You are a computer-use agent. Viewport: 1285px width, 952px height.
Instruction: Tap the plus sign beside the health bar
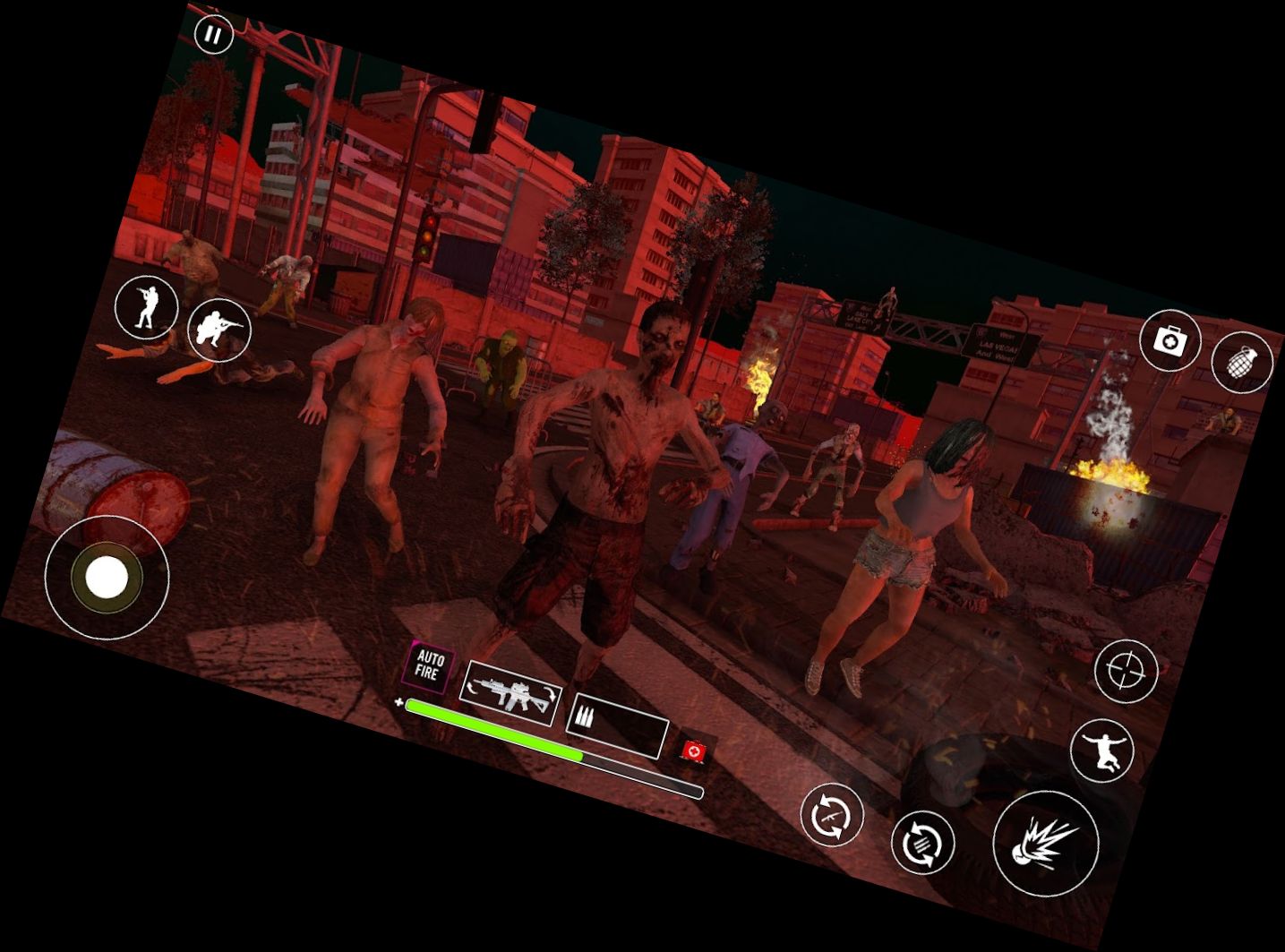[398, 701]
